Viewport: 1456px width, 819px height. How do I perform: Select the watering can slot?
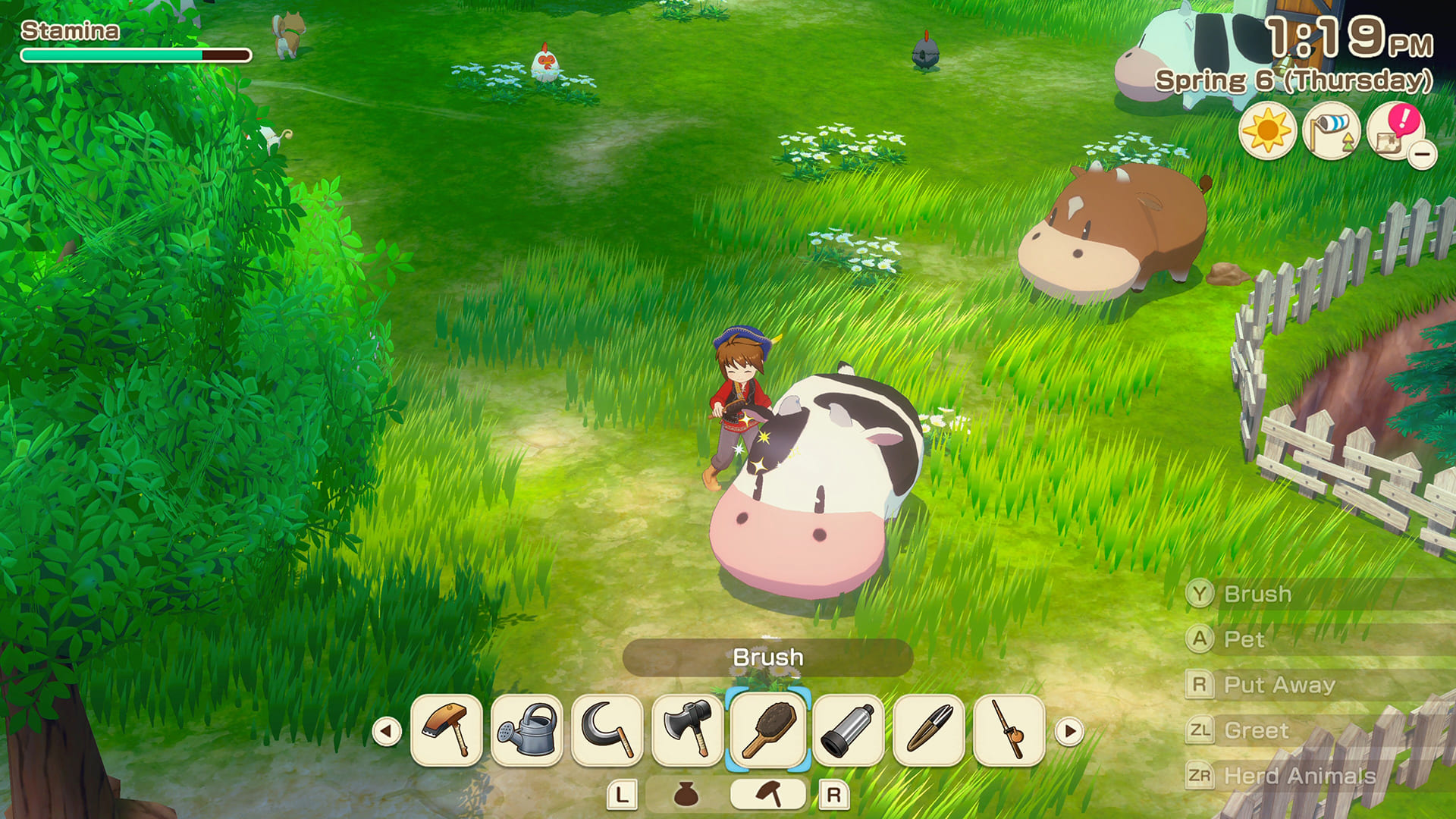pos(527,730)
